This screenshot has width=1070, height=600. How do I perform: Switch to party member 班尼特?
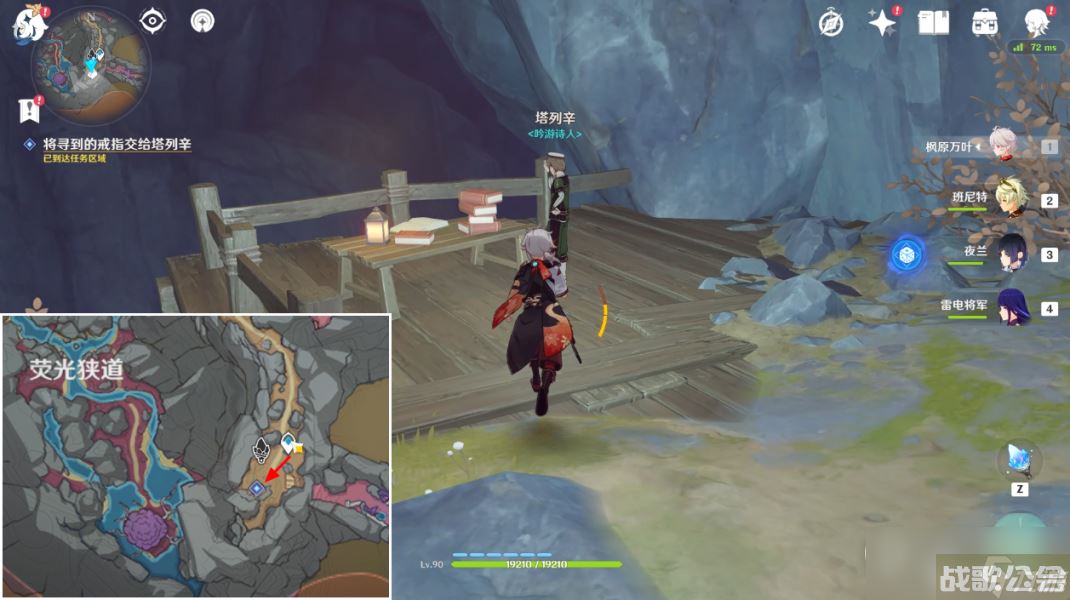tap(1009, 200)
